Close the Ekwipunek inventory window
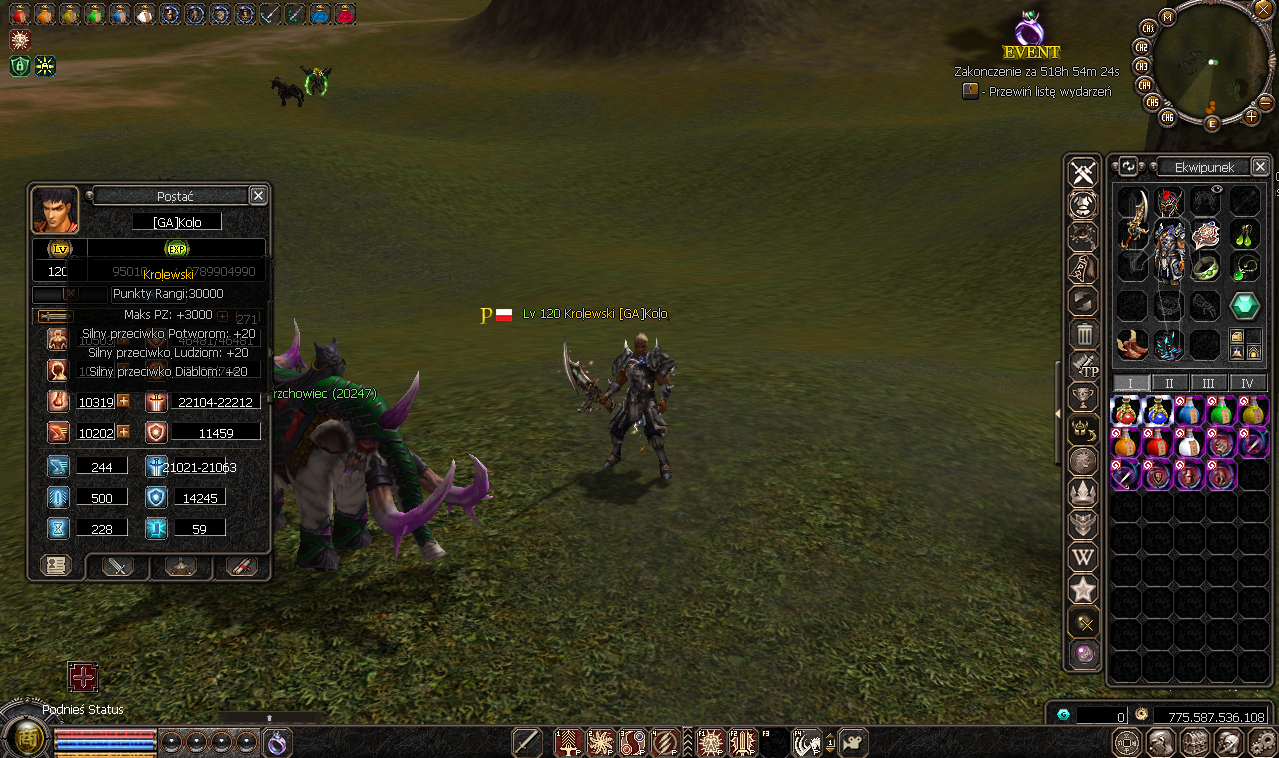This screenshot has height=758, width=1279. tap(1260, 167)
